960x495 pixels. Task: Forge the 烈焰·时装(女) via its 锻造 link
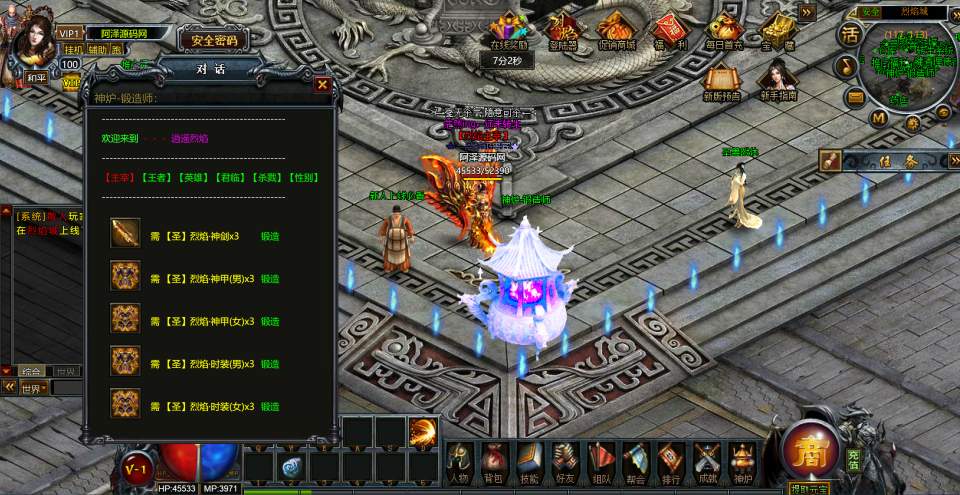tap(270, 407)
